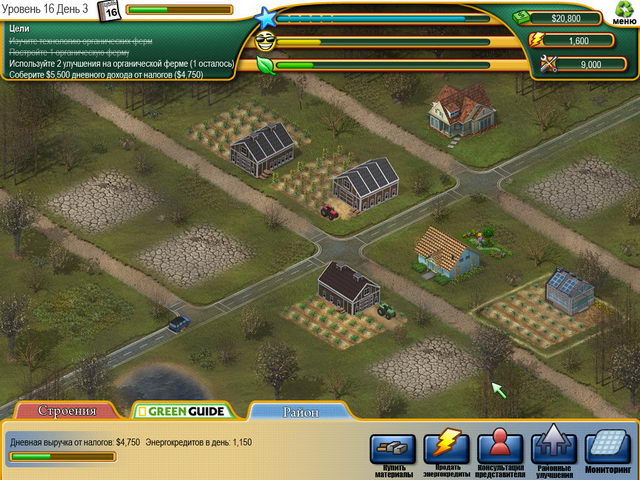Click the blue star rating icon
640x480 pixels.
264,17
